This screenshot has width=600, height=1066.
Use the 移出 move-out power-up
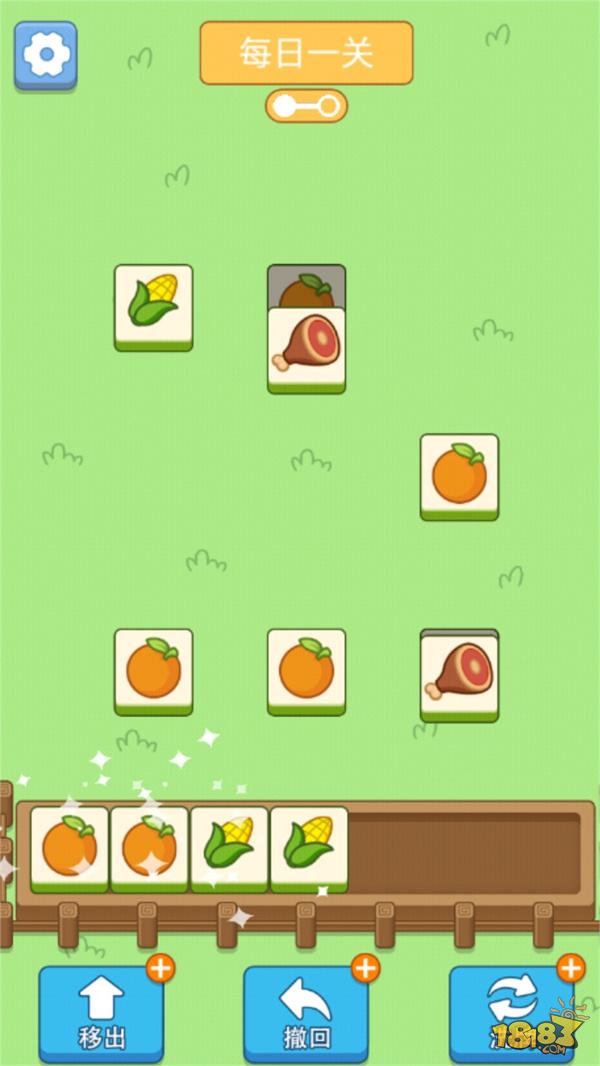coord(101,1012)
